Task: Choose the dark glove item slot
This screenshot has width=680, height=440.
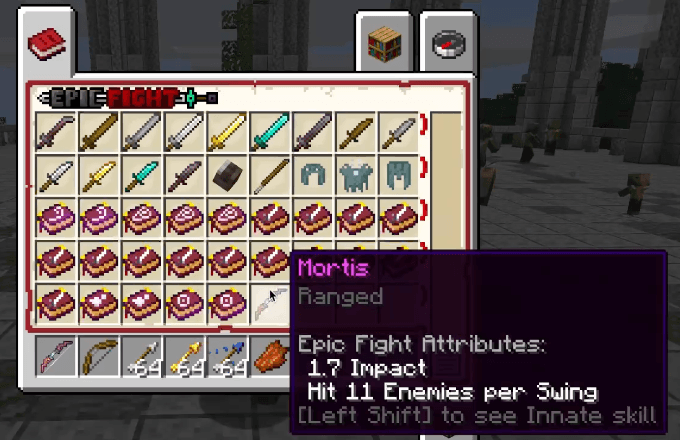Action: pos(226,176)
